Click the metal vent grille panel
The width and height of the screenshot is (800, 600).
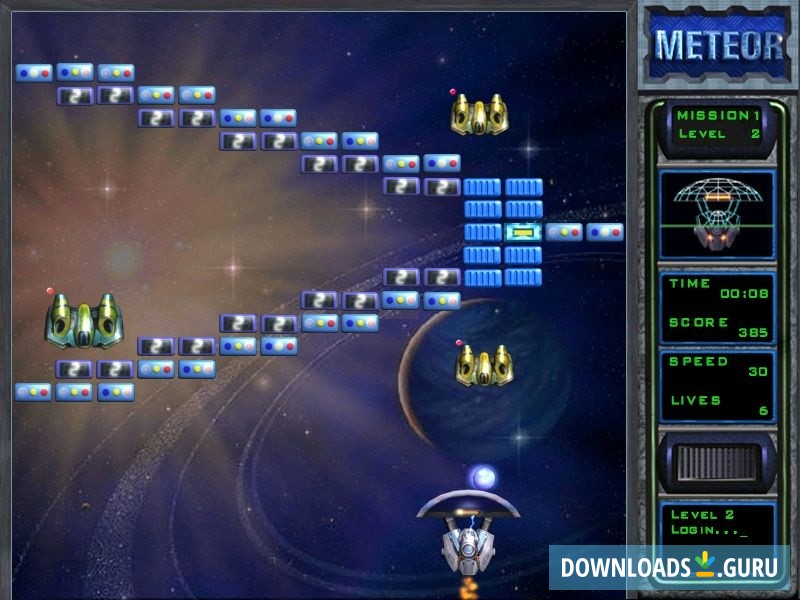pos(716,464)
